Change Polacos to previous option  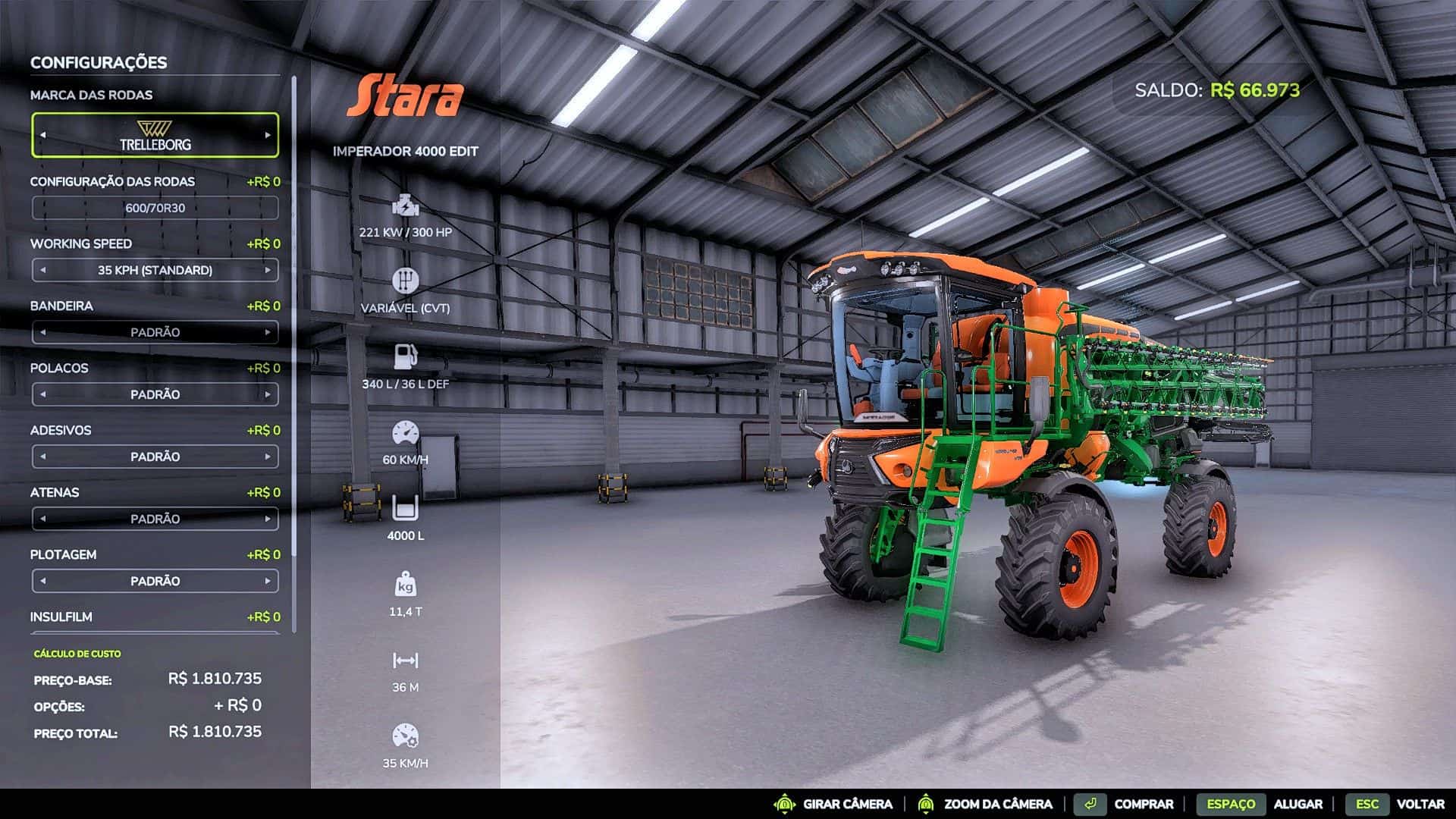point(43,394)
